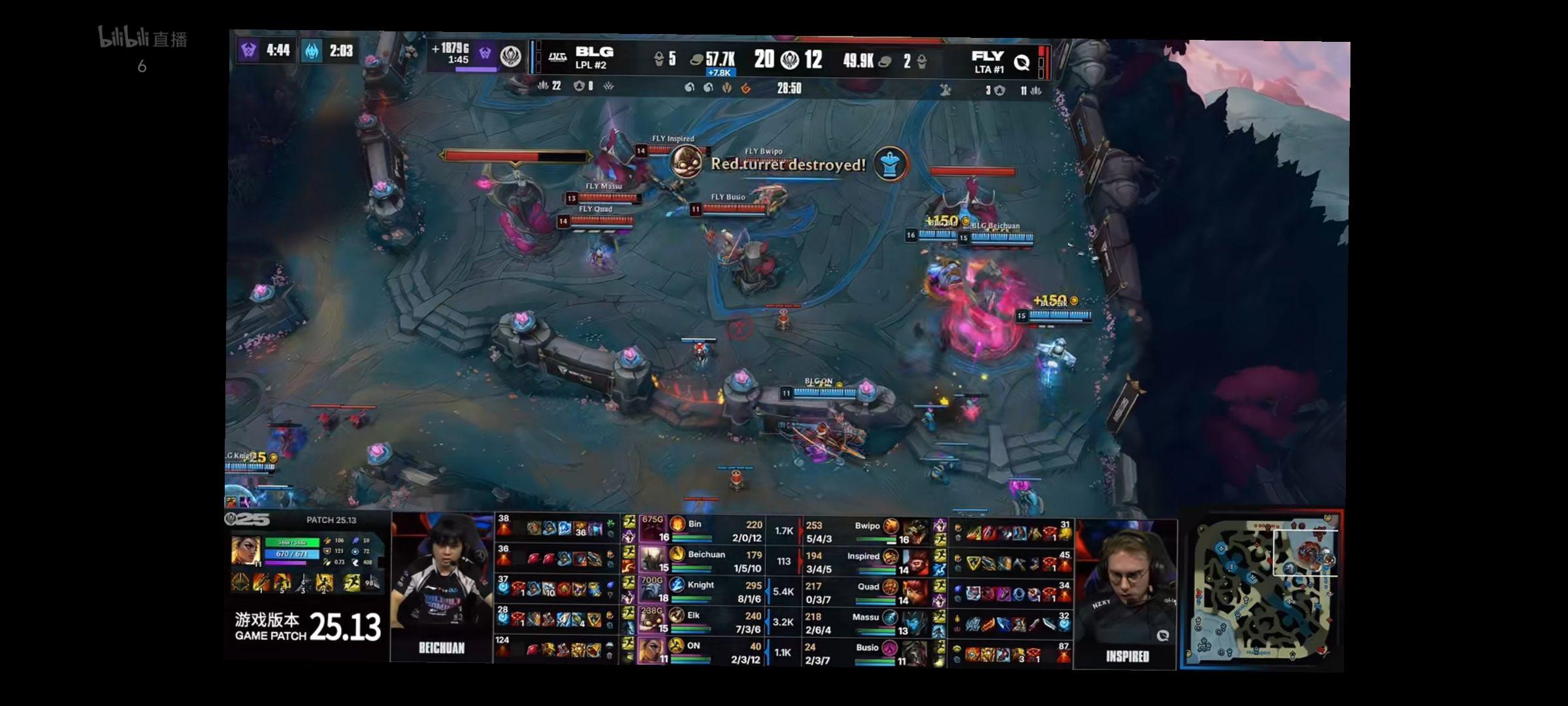Select Beichuan's champion portrait in the scoreboard
The width and height of the screenshot is (1568, 706).
[x=652, y=560]
